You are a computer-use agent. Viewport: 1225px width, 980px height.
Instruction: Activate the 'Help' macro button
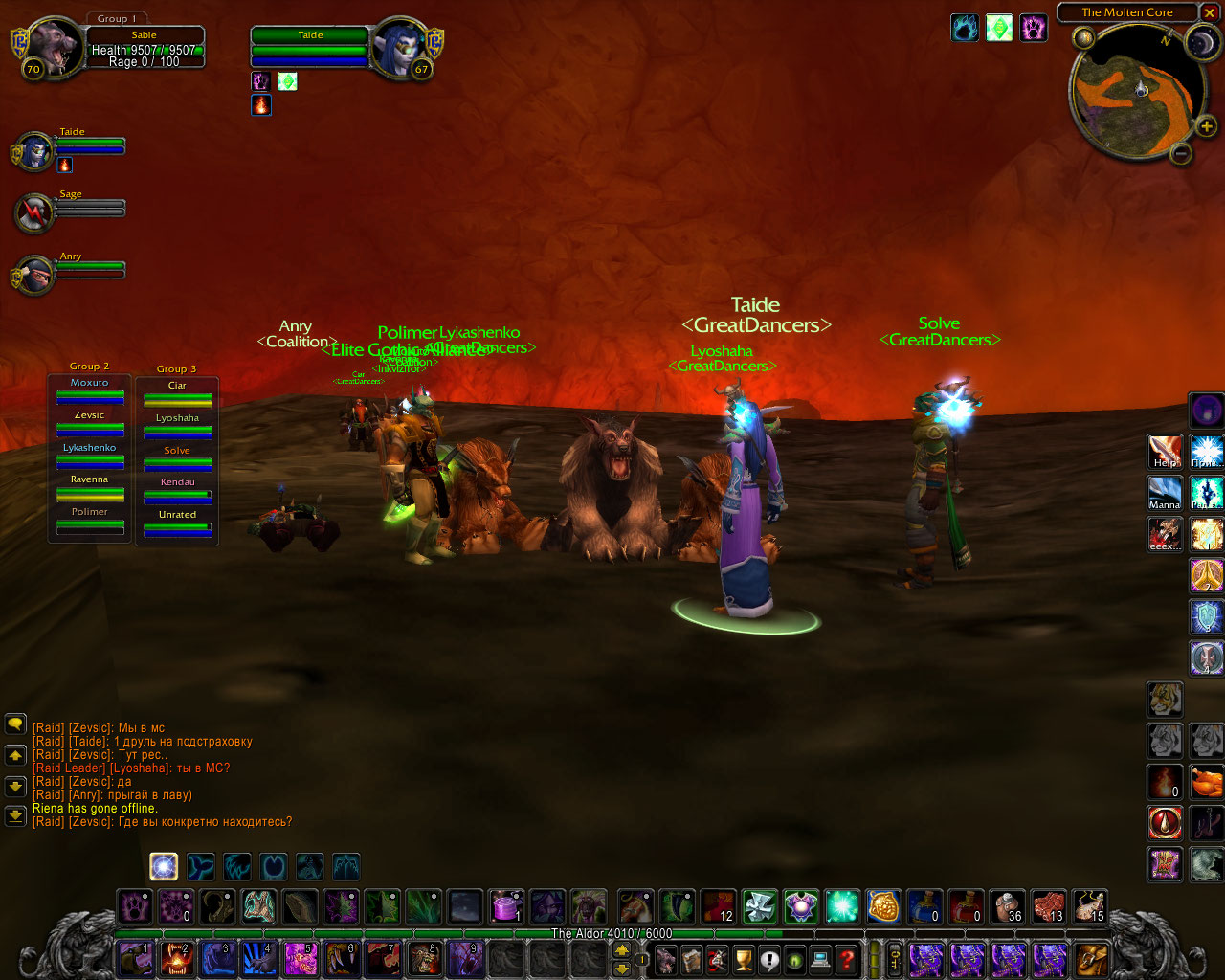click(1165, 452)
